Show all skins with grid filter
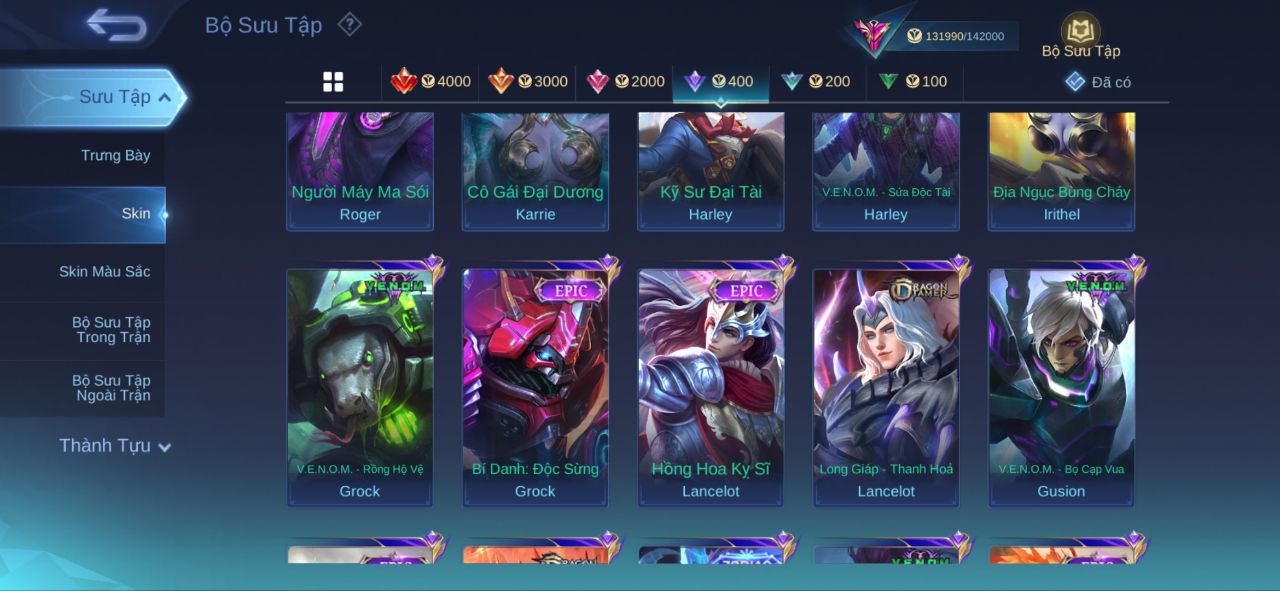The image size is (1280, 591). 333,82
